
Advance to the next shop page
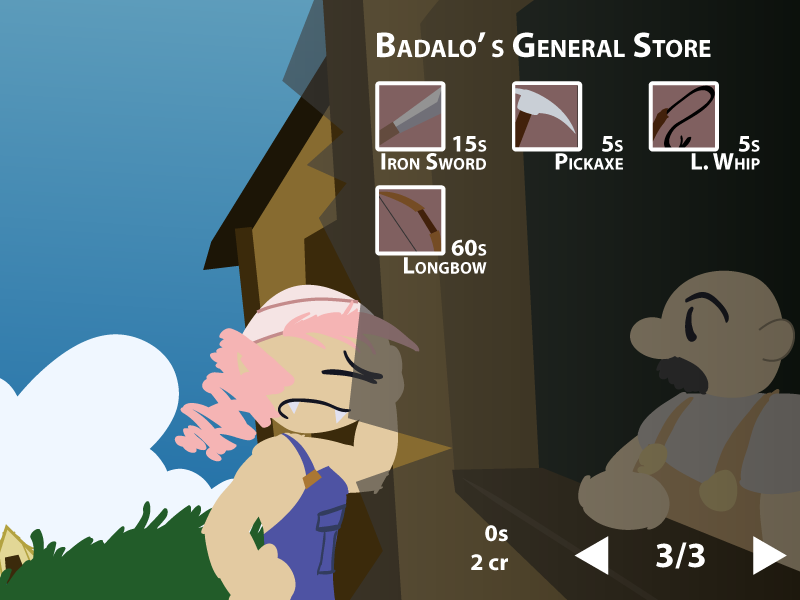pos(767,556)
